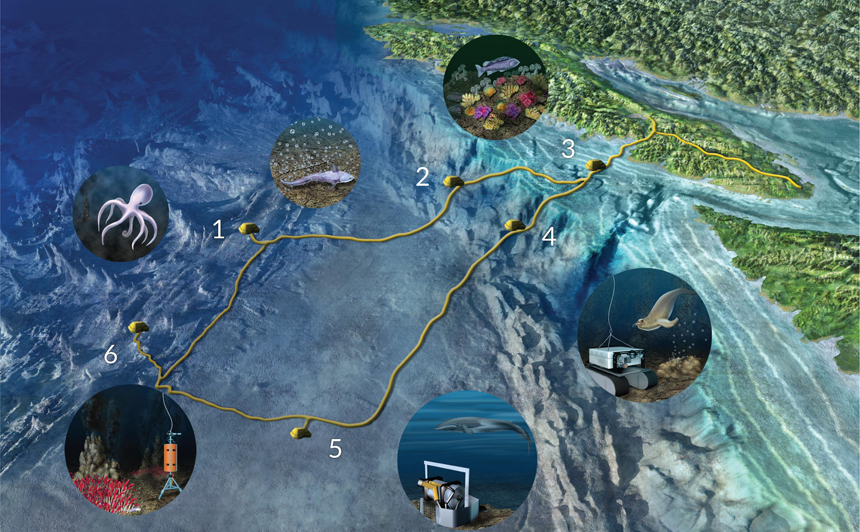Open the seafloor crawler and ray circle
This screenshot has height=532, width=860.
644,335
